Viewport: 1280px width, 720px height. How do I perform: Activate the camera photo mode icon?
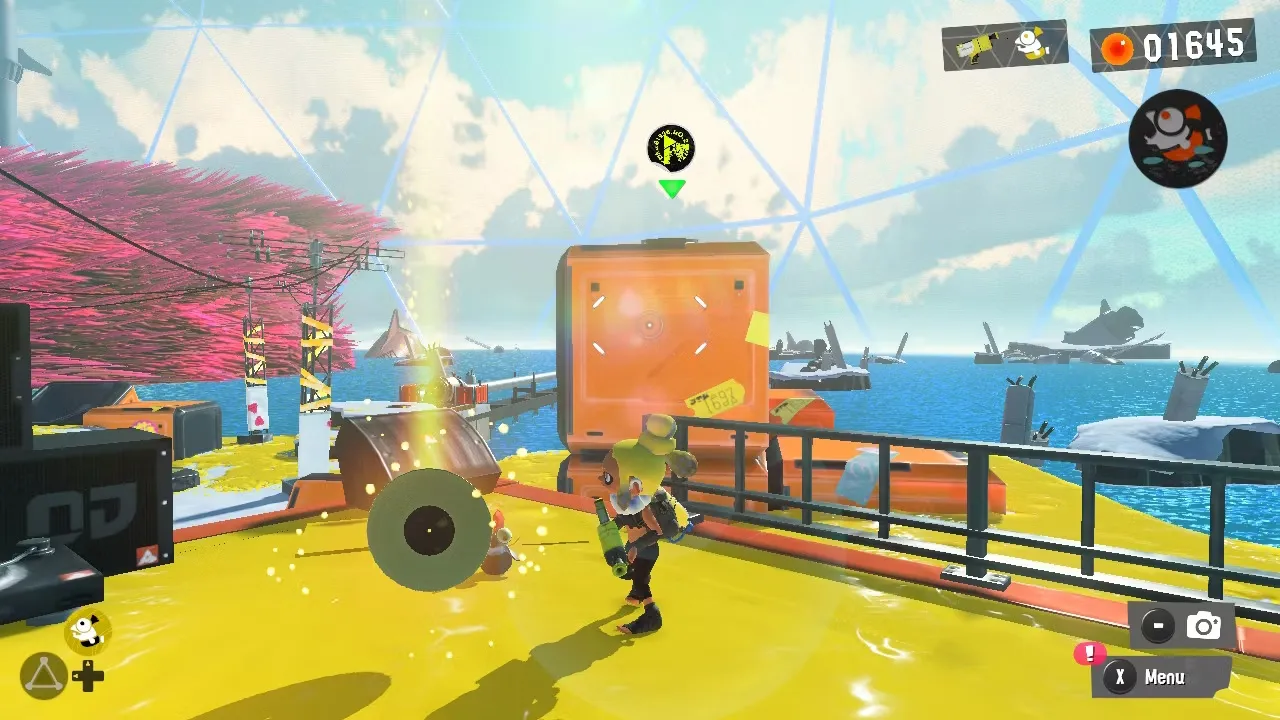1203,626
